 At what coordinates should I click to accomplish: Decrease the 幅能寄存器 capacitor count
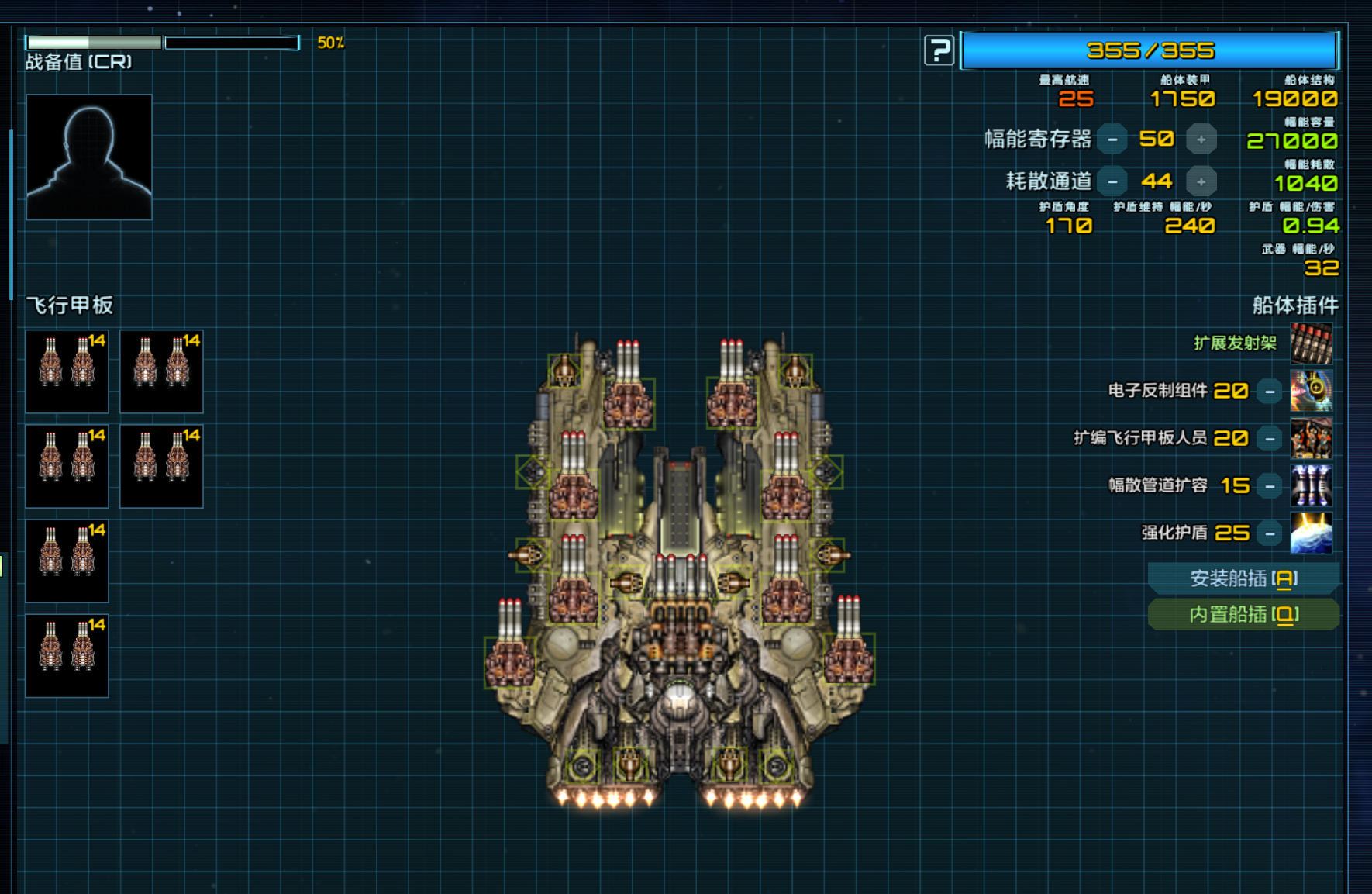click(1112, 140)
